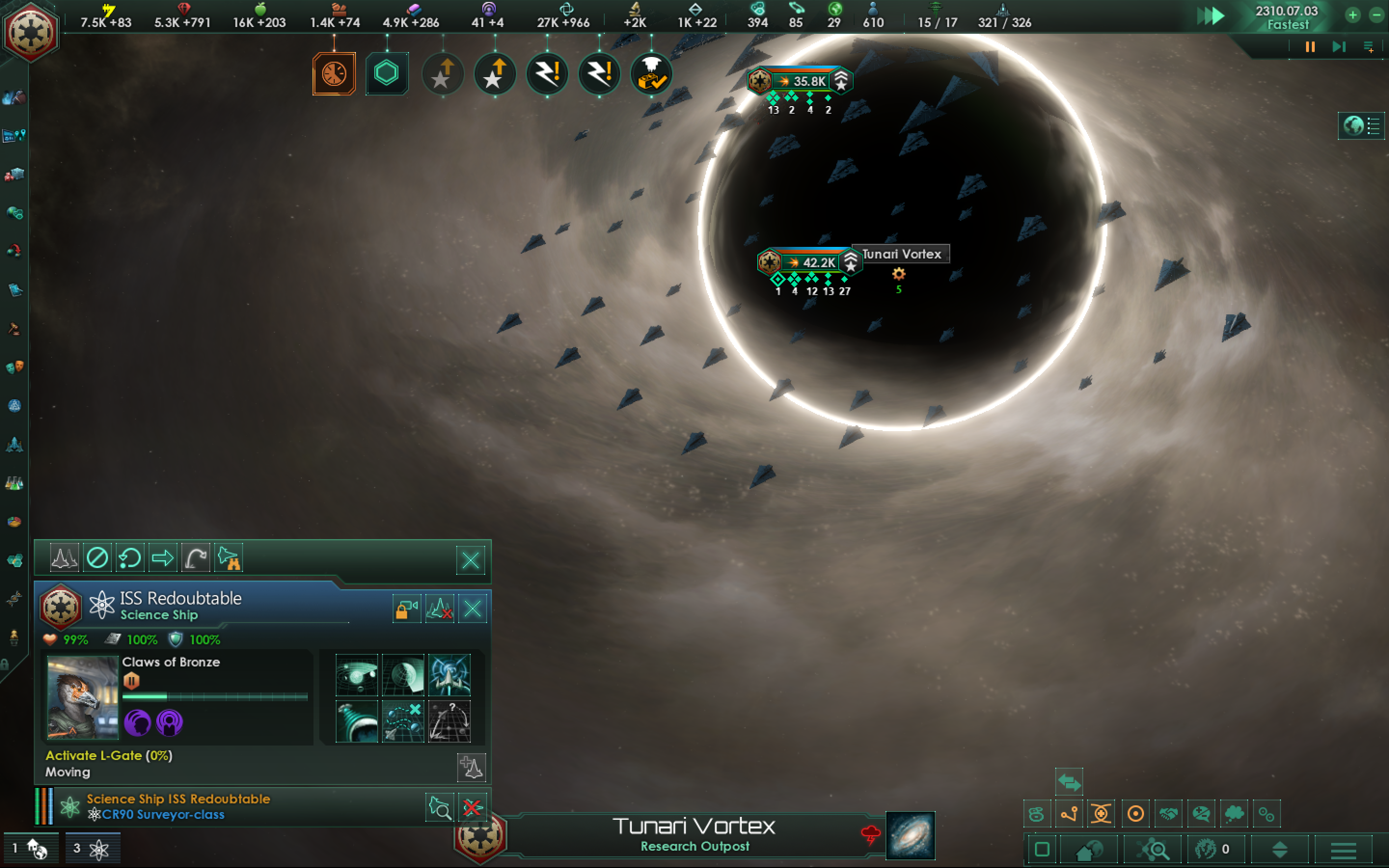Toggle the camera lock on ISS Redoubtable panel

tap(407, 608)
